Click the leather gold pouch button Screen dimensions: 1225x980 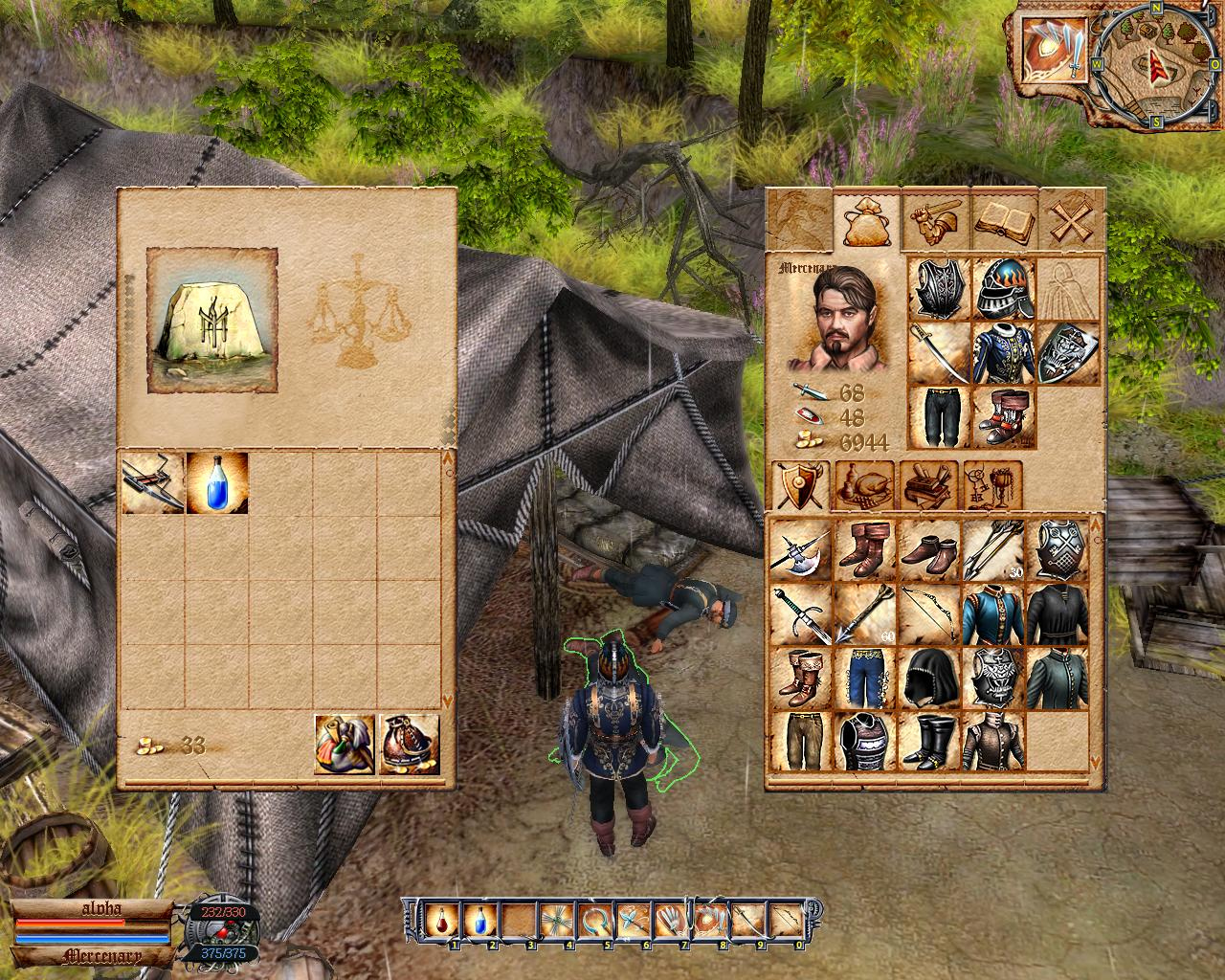(409, 744)
